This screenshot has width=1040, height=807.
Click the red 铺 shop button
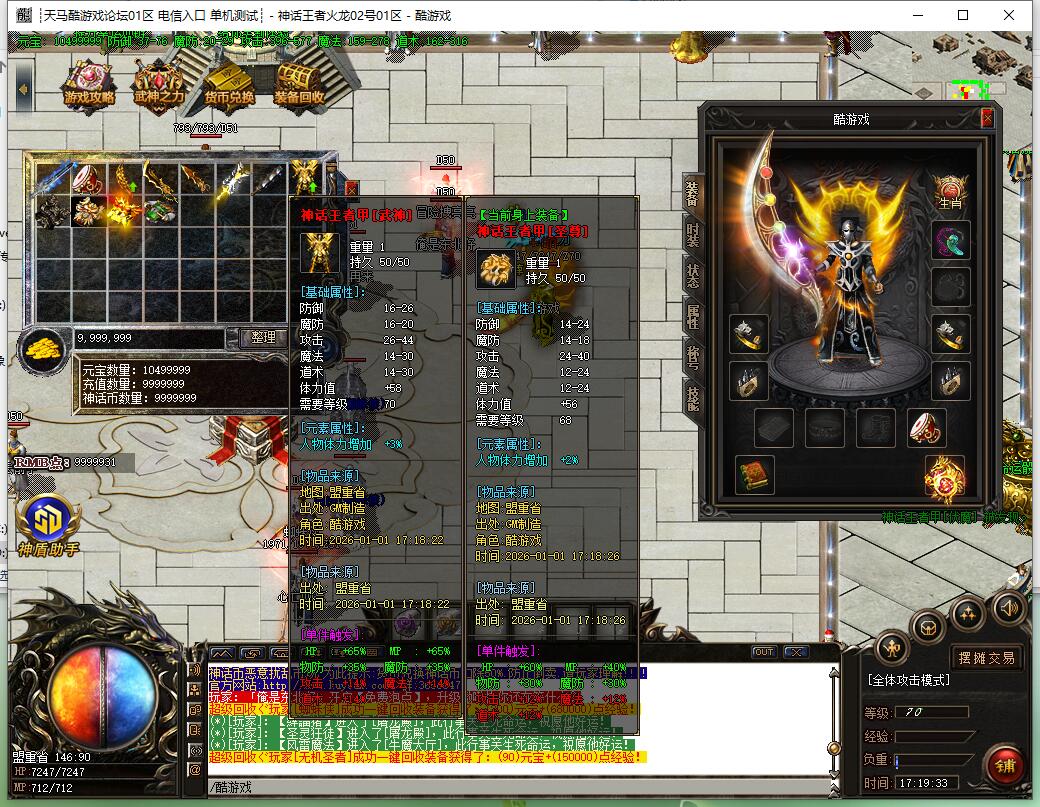[1004, 767]
